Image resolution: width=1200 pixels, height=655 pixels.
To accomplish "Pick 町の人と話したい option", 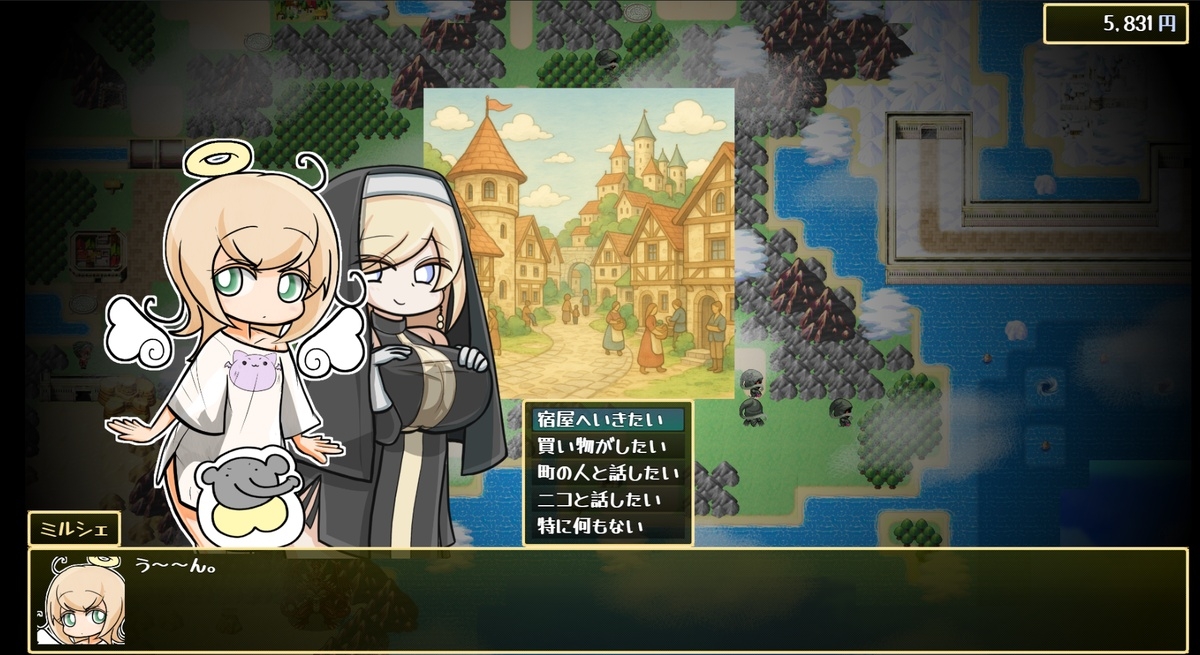I will coord(607,472).
